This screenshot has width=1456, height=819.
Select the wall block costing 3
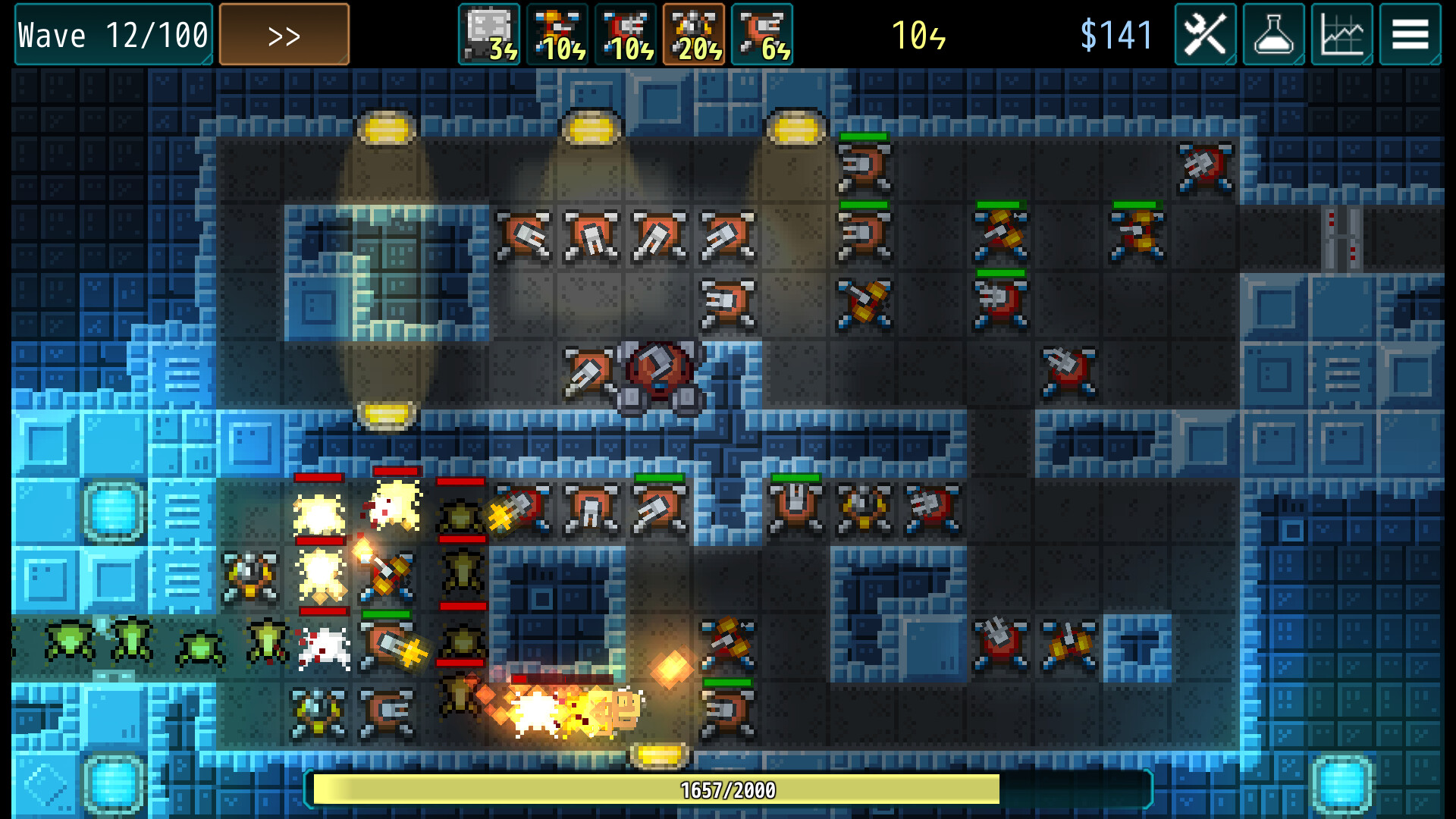tap(489, 33)
